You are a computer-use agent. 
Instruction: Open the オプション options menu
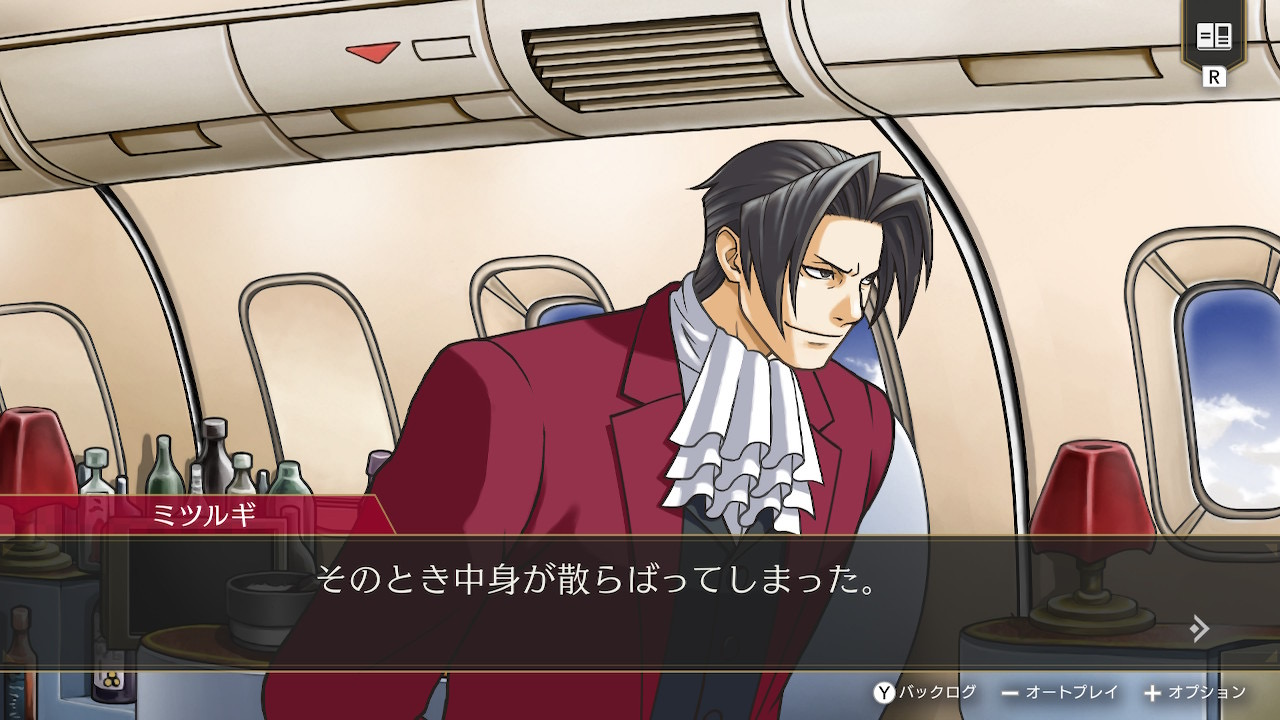click(x=1195, y=692)
